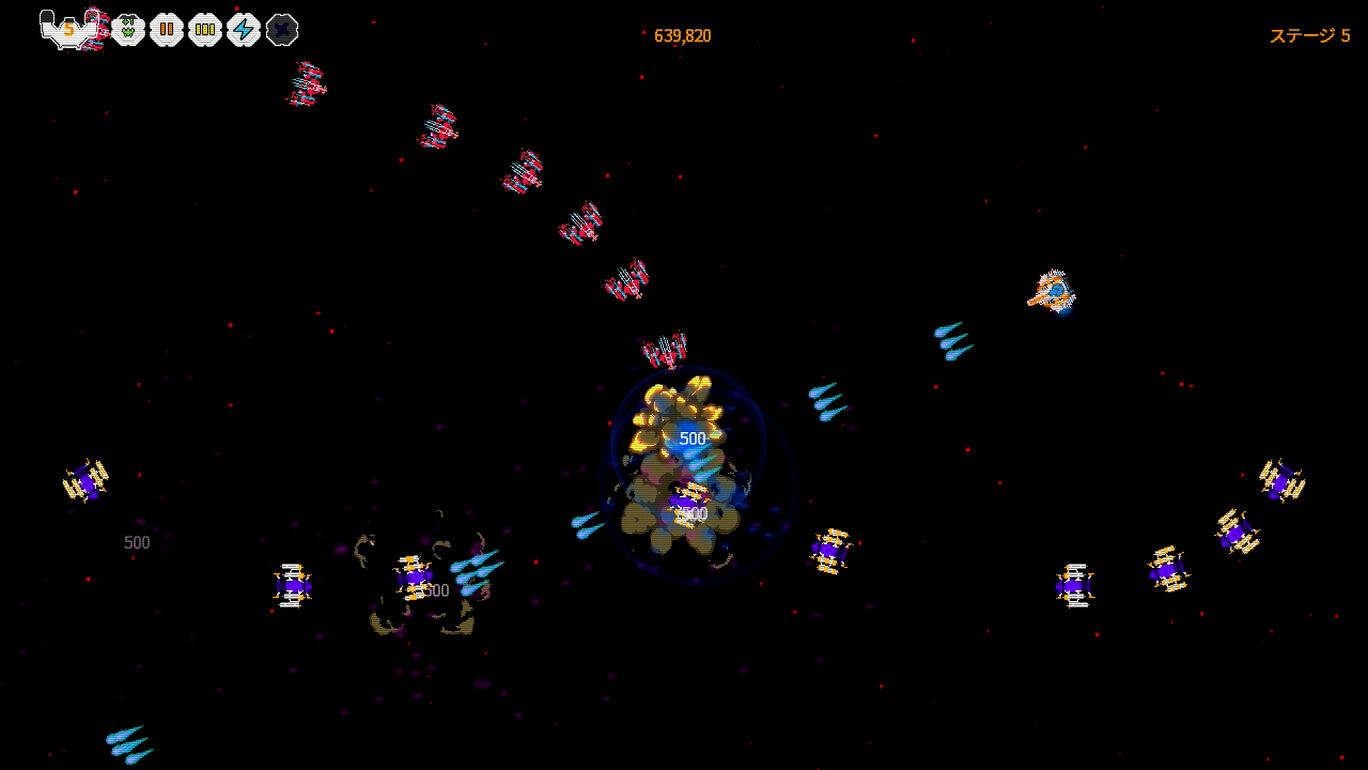The height and width of the screenshot is (770, 1368).
Task: Click the ステージ 5 stage label
Action: click(1310, 34)
